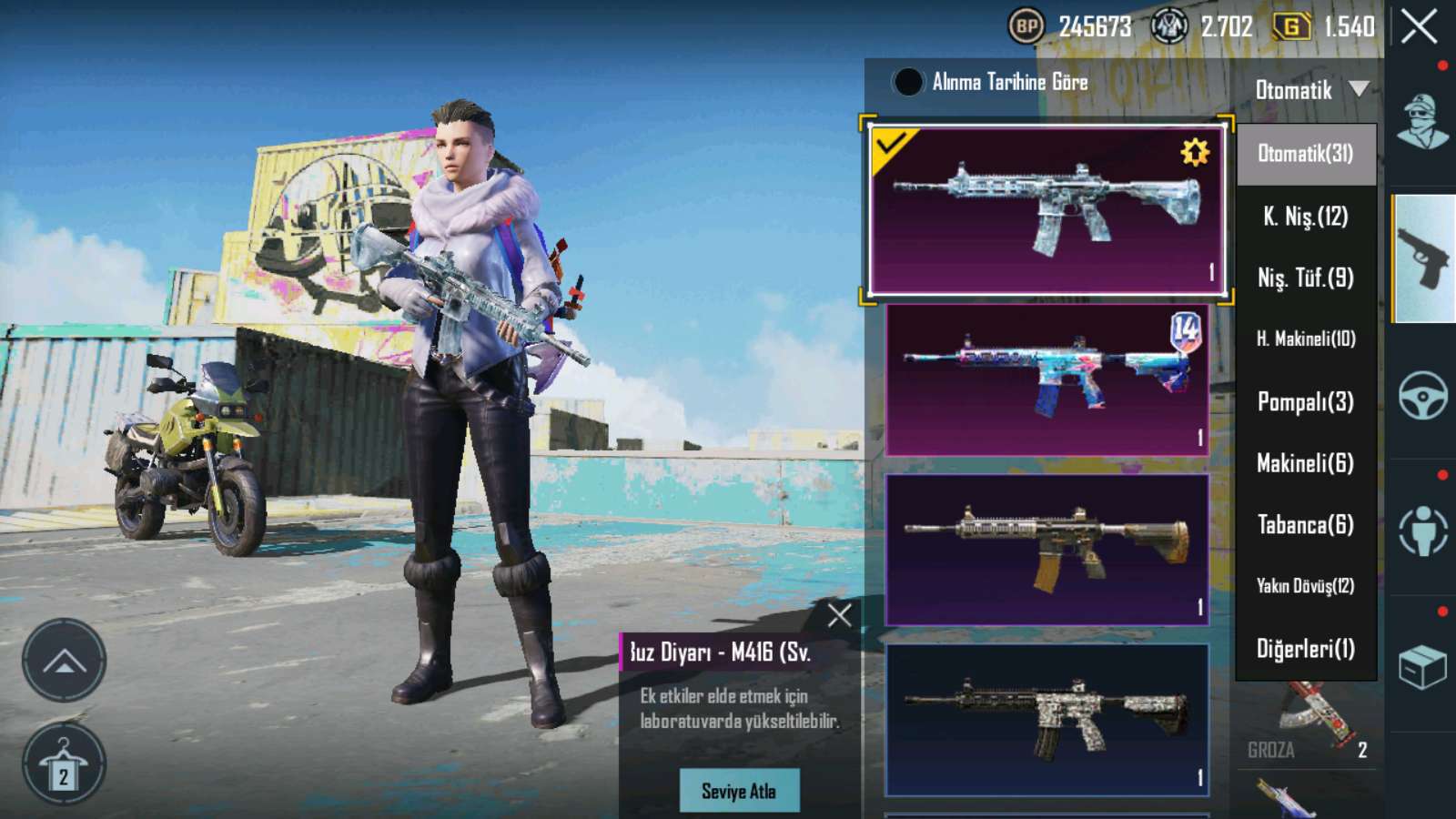
Task: Select the Otomatik(31) category
Action: pyautogui.click(x=1305, y=154)
